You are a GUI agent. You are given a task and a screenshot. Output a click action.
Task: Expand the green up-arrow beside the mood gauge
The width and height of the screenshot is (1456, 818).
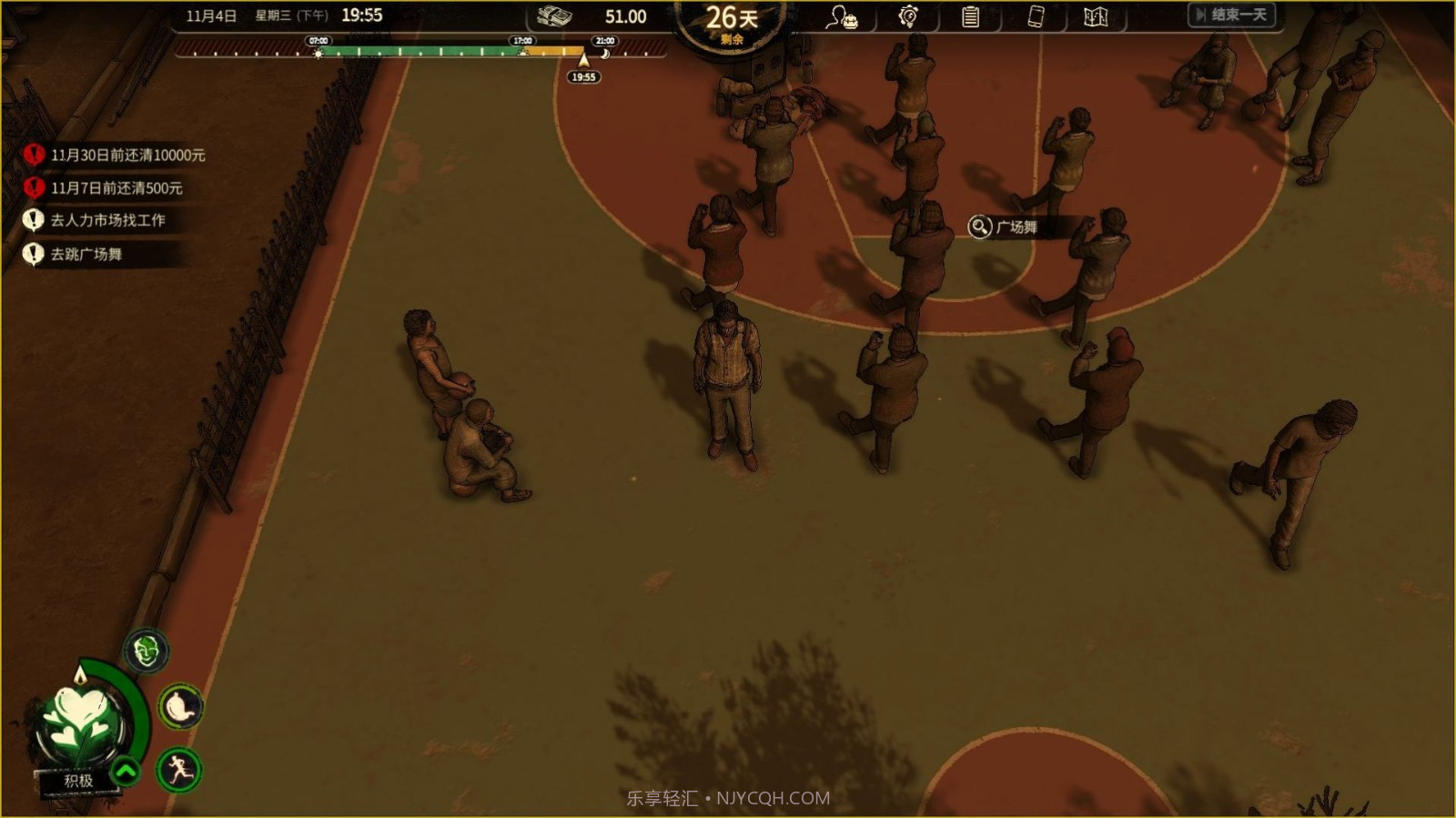click(126, 772)
